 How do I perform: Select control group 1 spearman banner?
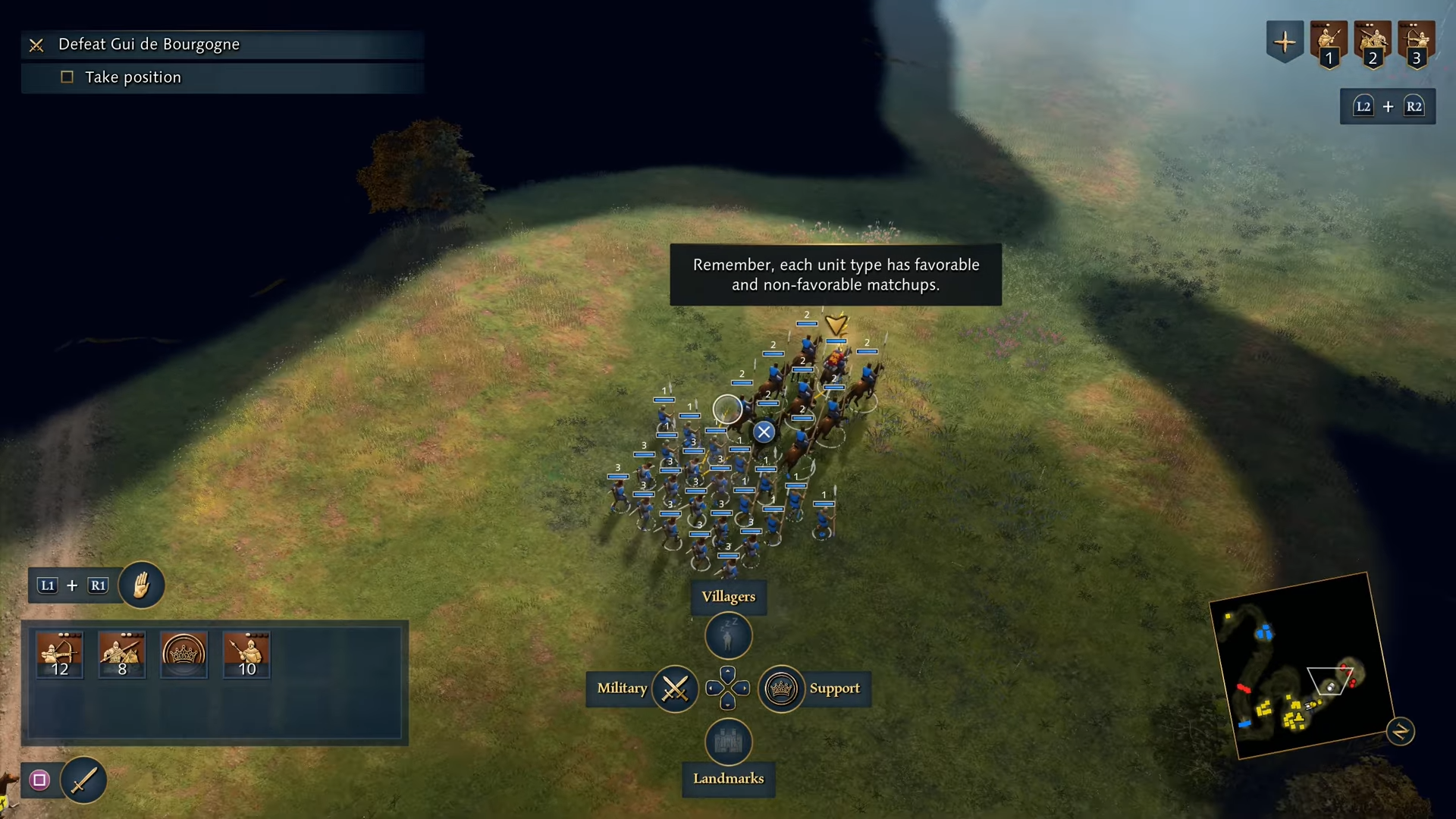point(1329,44)
